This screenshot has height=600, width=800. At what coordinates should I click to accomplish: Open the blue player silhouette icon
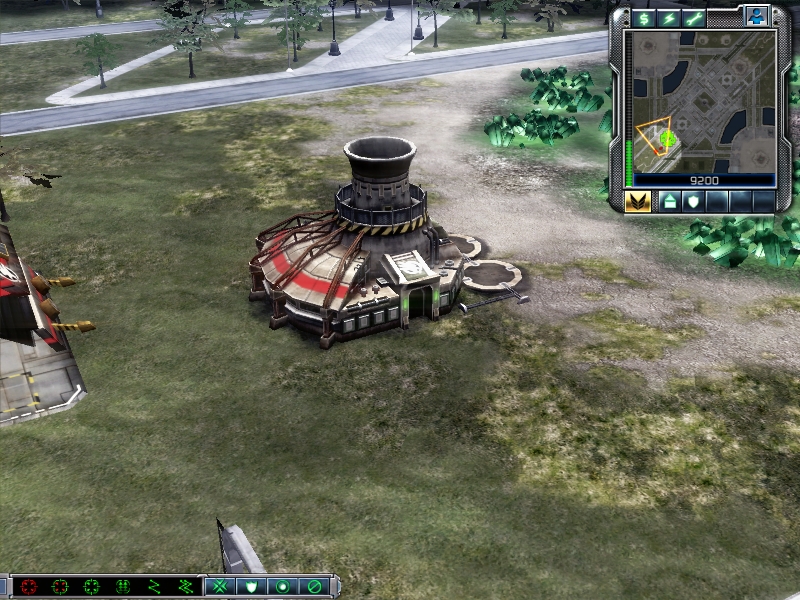click(x=755, y=17)
